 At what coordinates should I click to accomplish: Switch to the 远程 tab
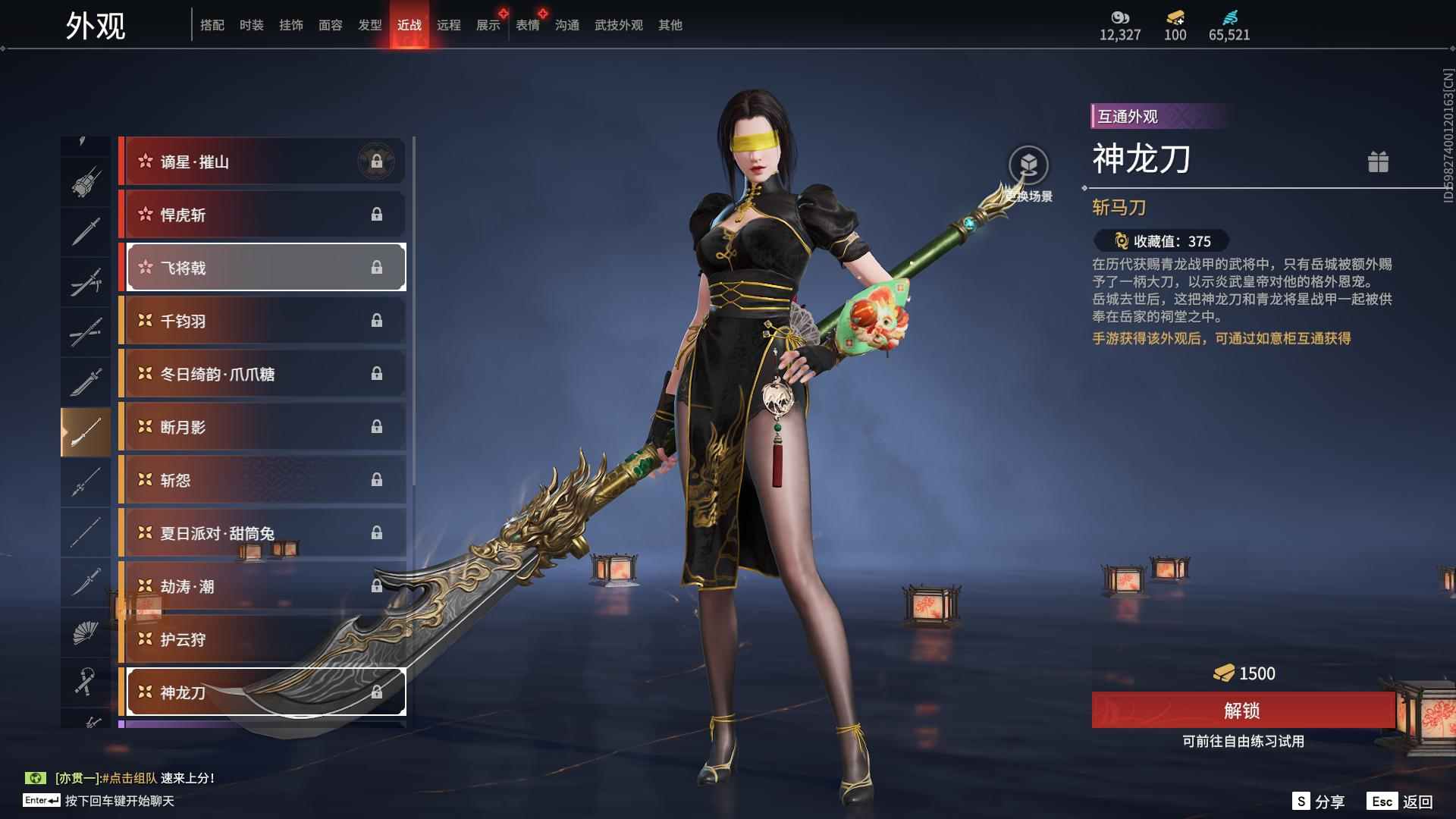pos(449,25)
